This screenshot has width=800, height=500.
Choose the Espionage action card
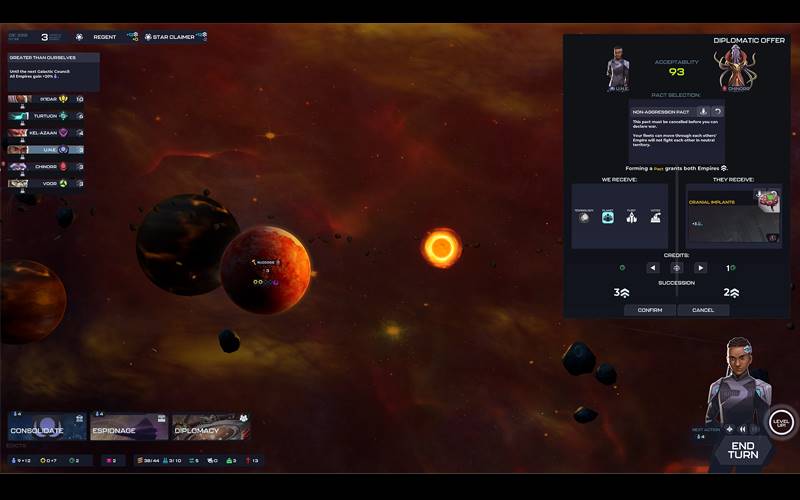(x=129, y=427)
